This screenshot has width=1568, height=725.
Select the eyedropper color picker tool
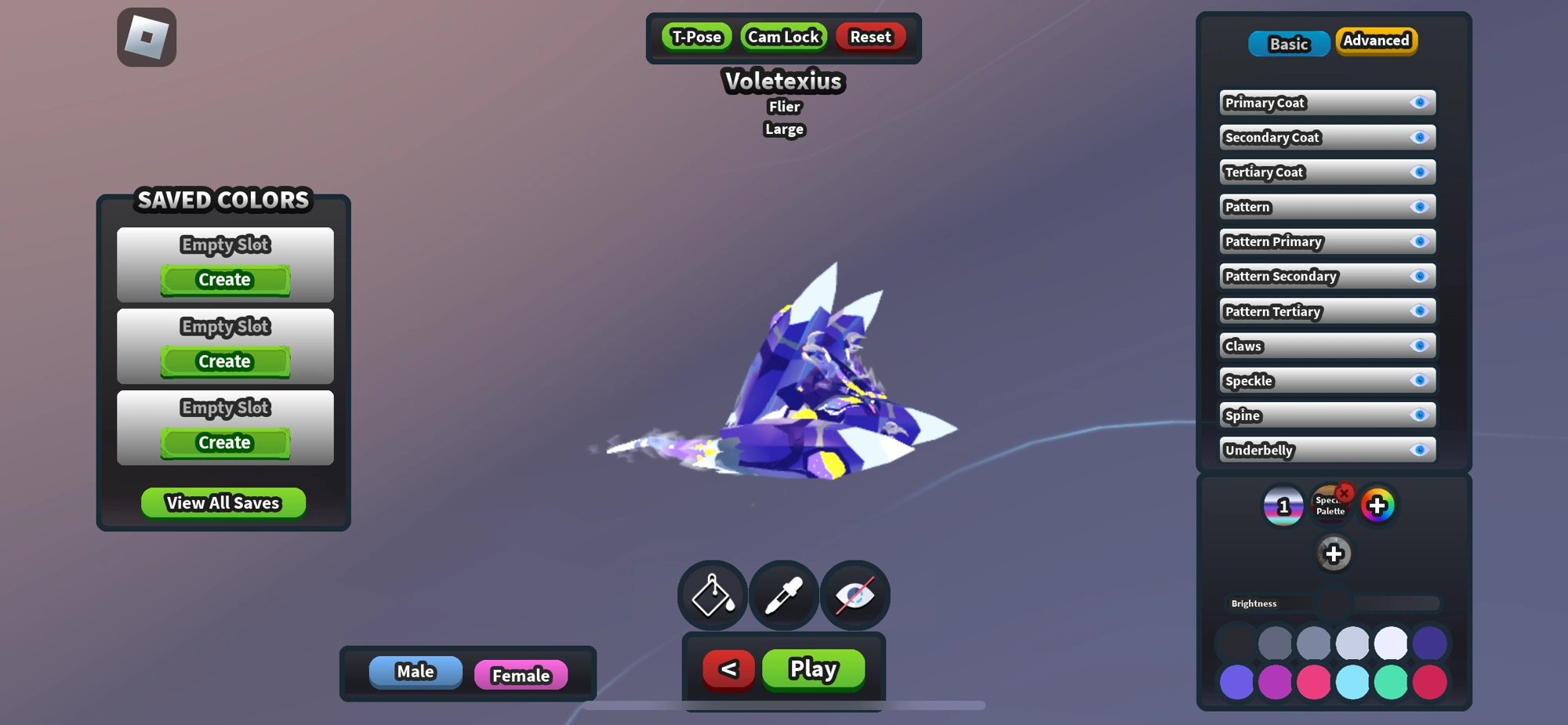[782, 595]
